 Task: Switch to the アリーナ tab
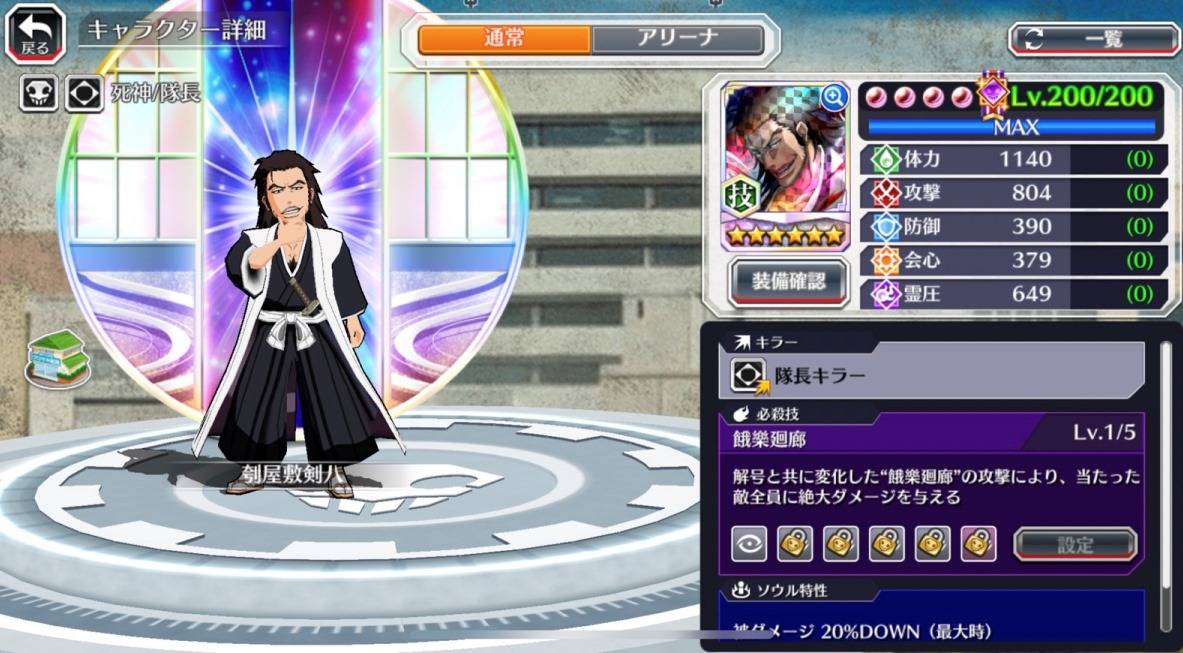[677, 39]
